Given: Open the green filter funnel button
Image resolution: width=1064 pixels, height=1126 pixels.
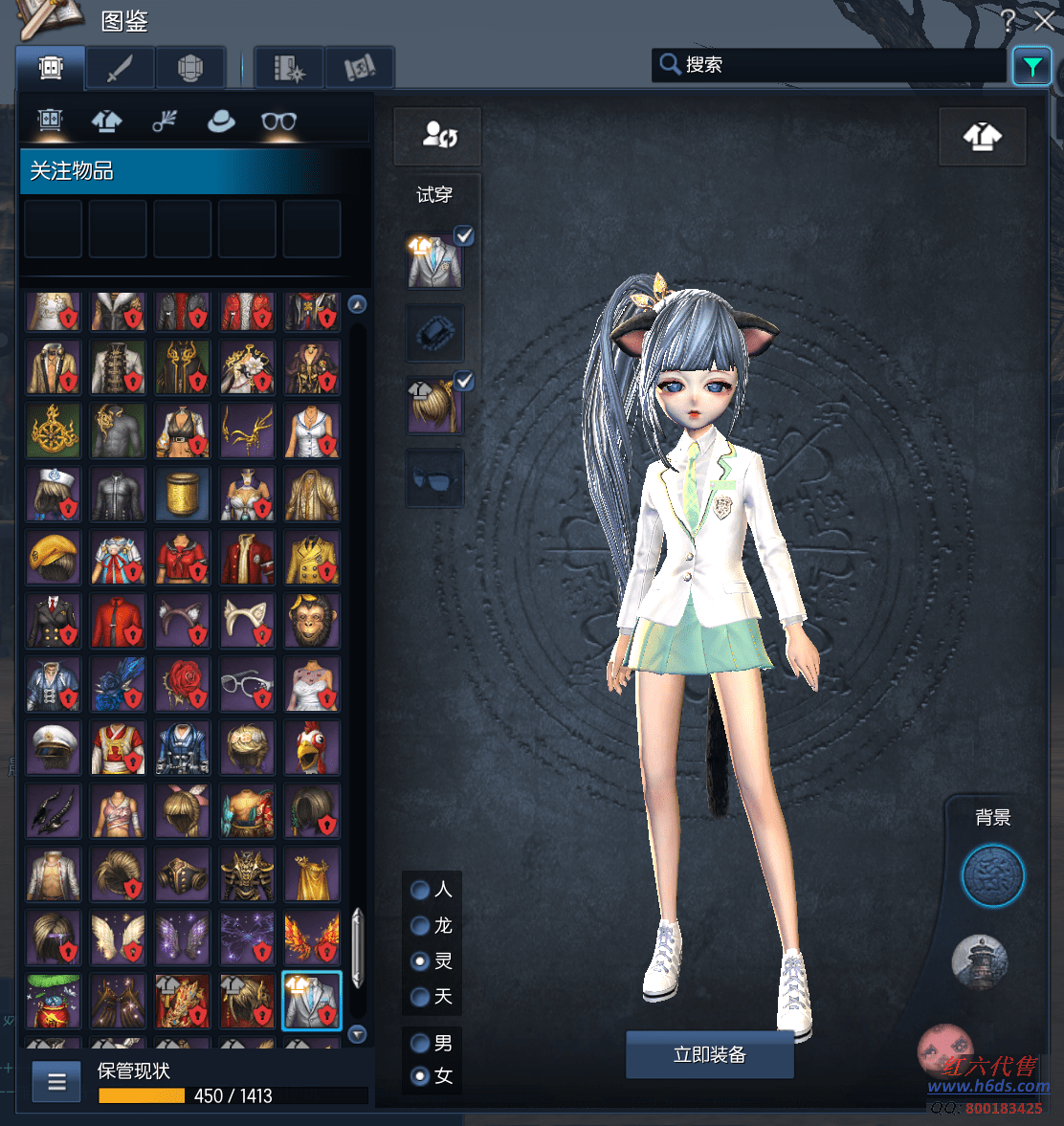Looking at the screenshot, I should pos(1031,66).
